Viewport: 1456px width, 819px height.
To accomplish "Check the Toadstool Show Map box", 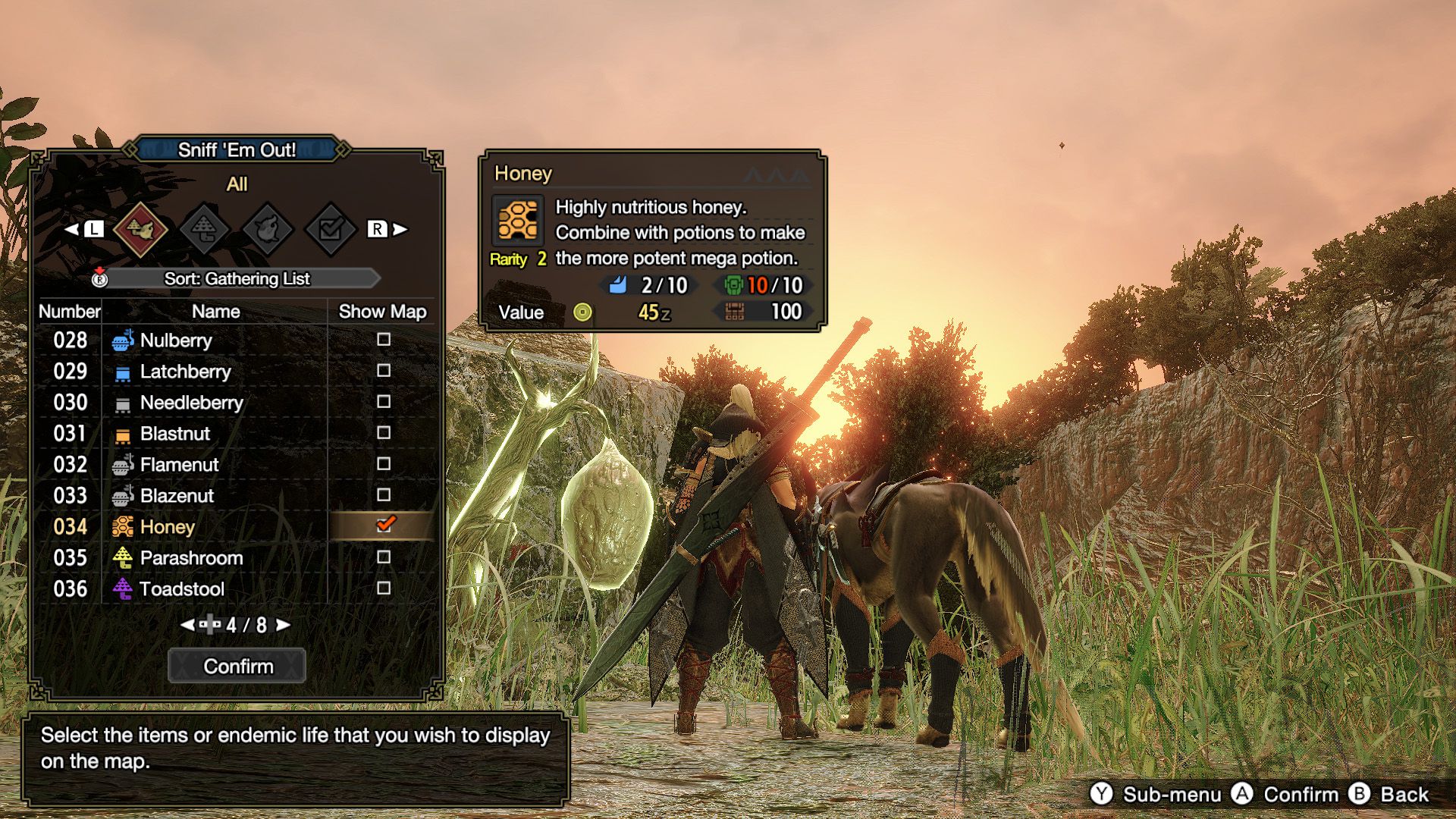I will point(384,588).
